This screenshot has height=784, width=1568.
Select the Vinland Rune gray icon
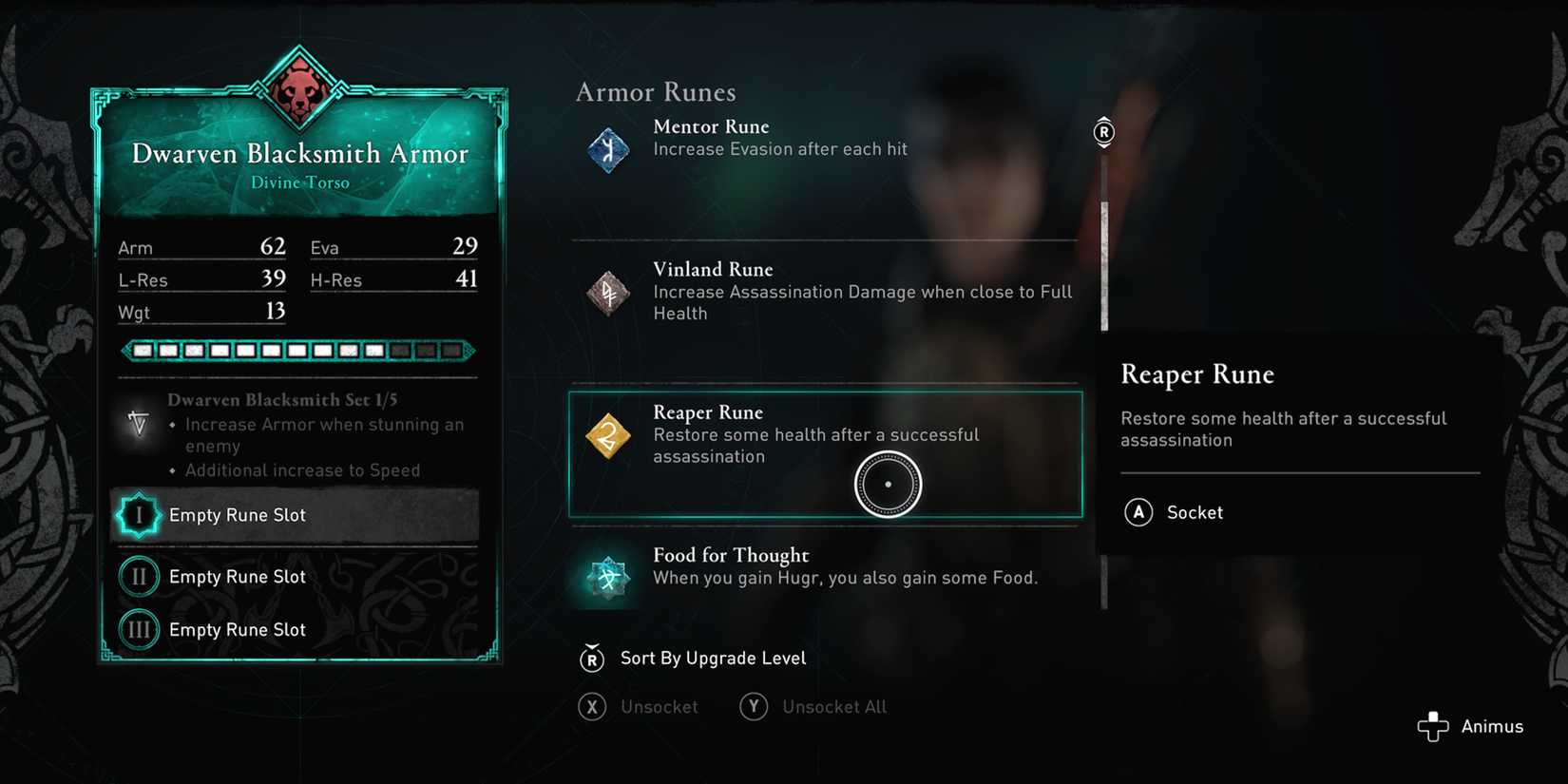[606, 293]
